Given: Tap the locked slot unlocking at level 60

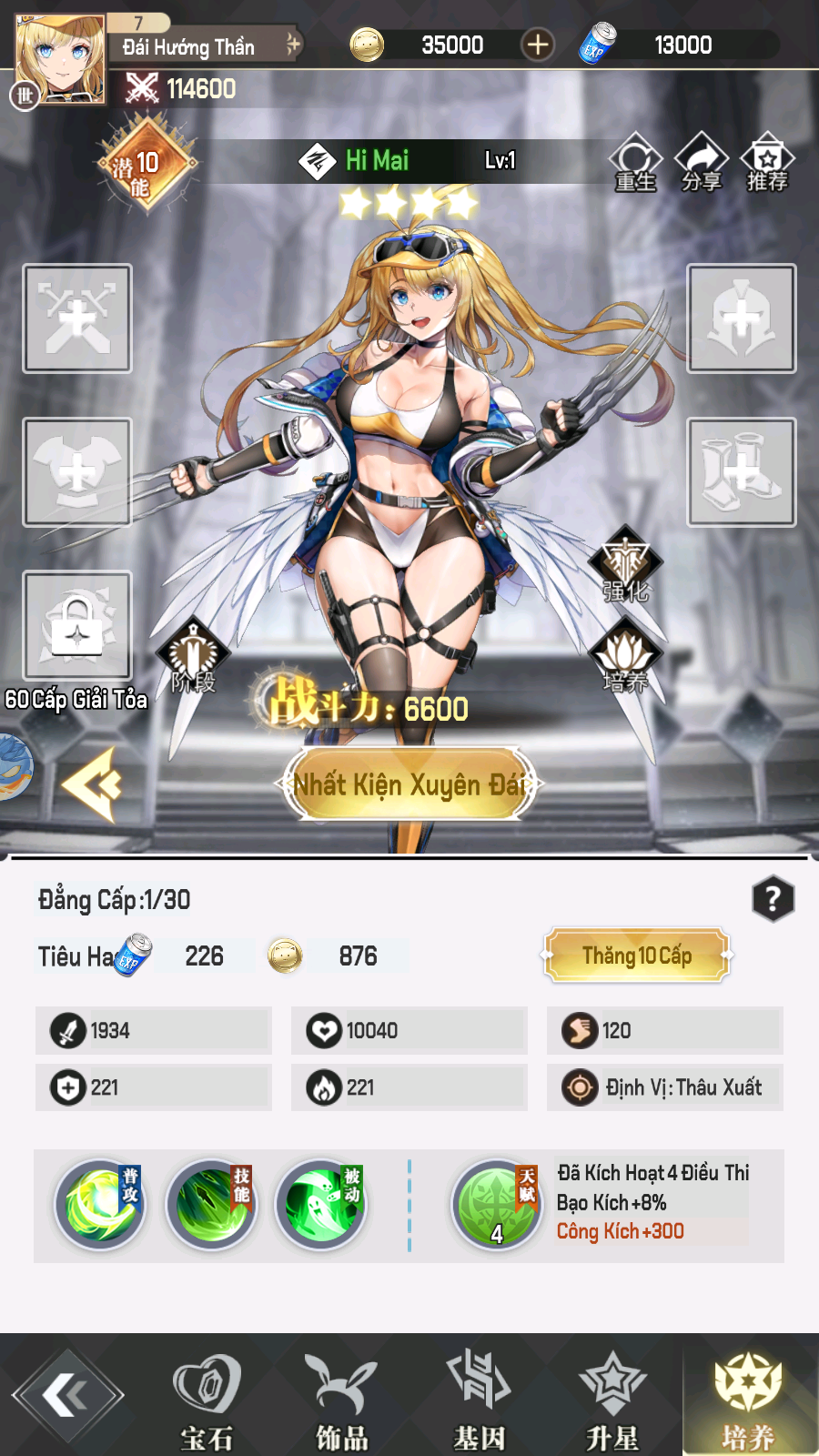Looking at the screenshot, I should [77, 625].
